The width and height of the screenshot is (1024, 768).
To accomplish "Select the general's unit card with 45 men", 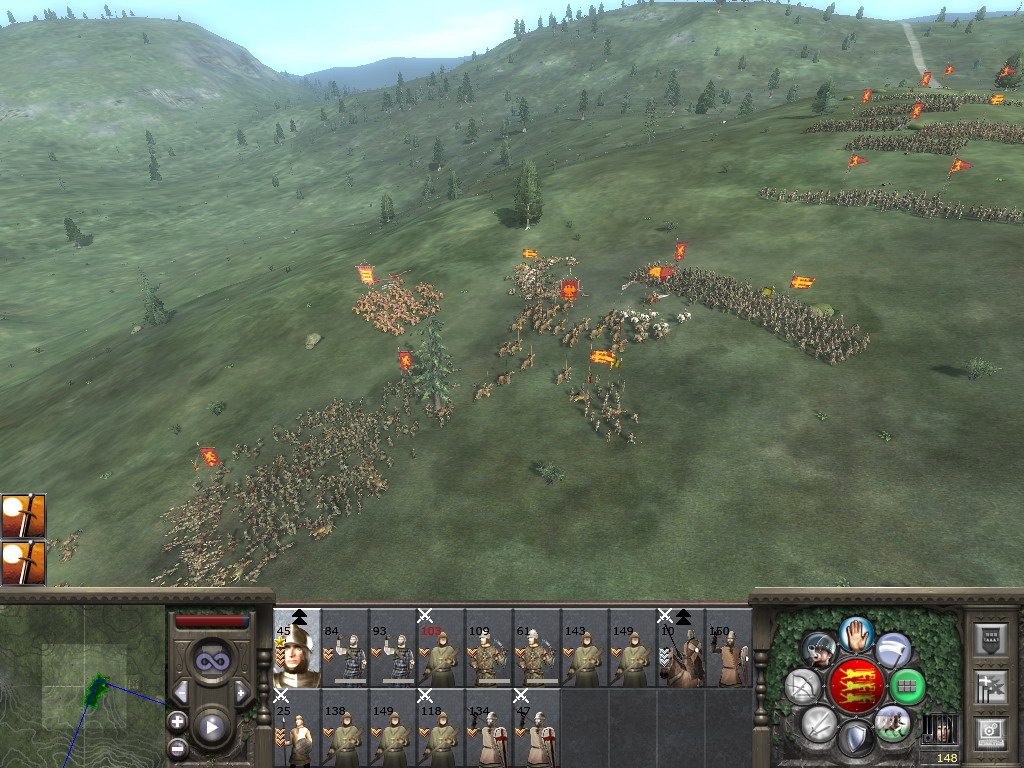I will (x=297, y=649).
